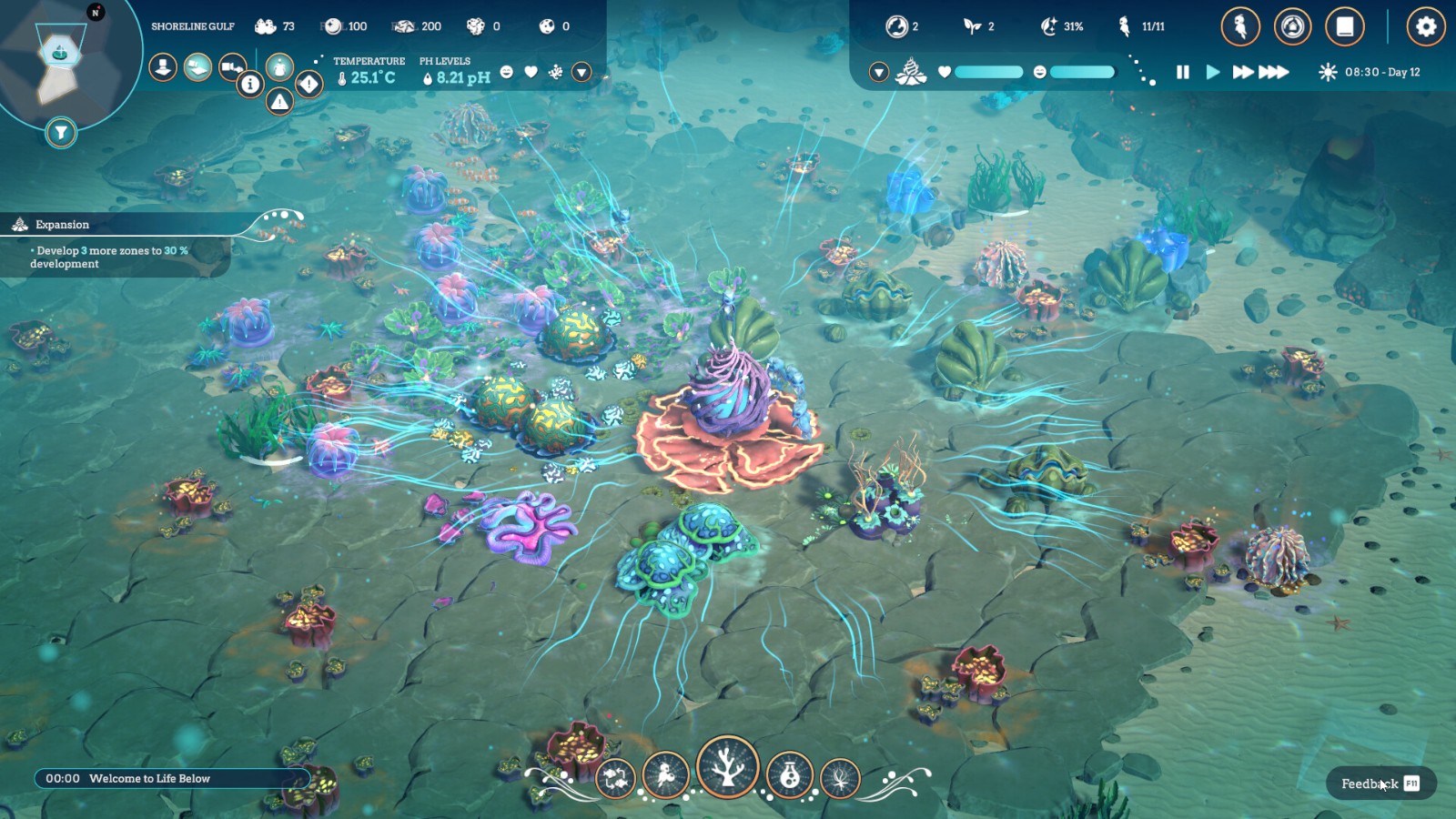Show the triangle warning alerts
Viewport: 1456px width, 819px height.
coord(279,102)
